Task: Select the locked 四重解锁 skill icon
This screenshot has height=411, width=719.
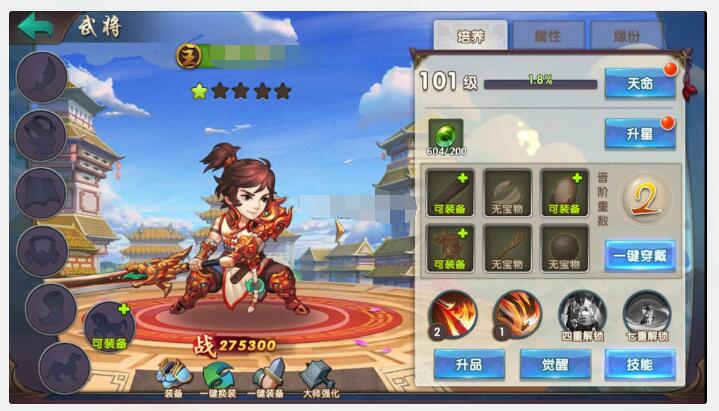Action: click(x=581, y=313)
